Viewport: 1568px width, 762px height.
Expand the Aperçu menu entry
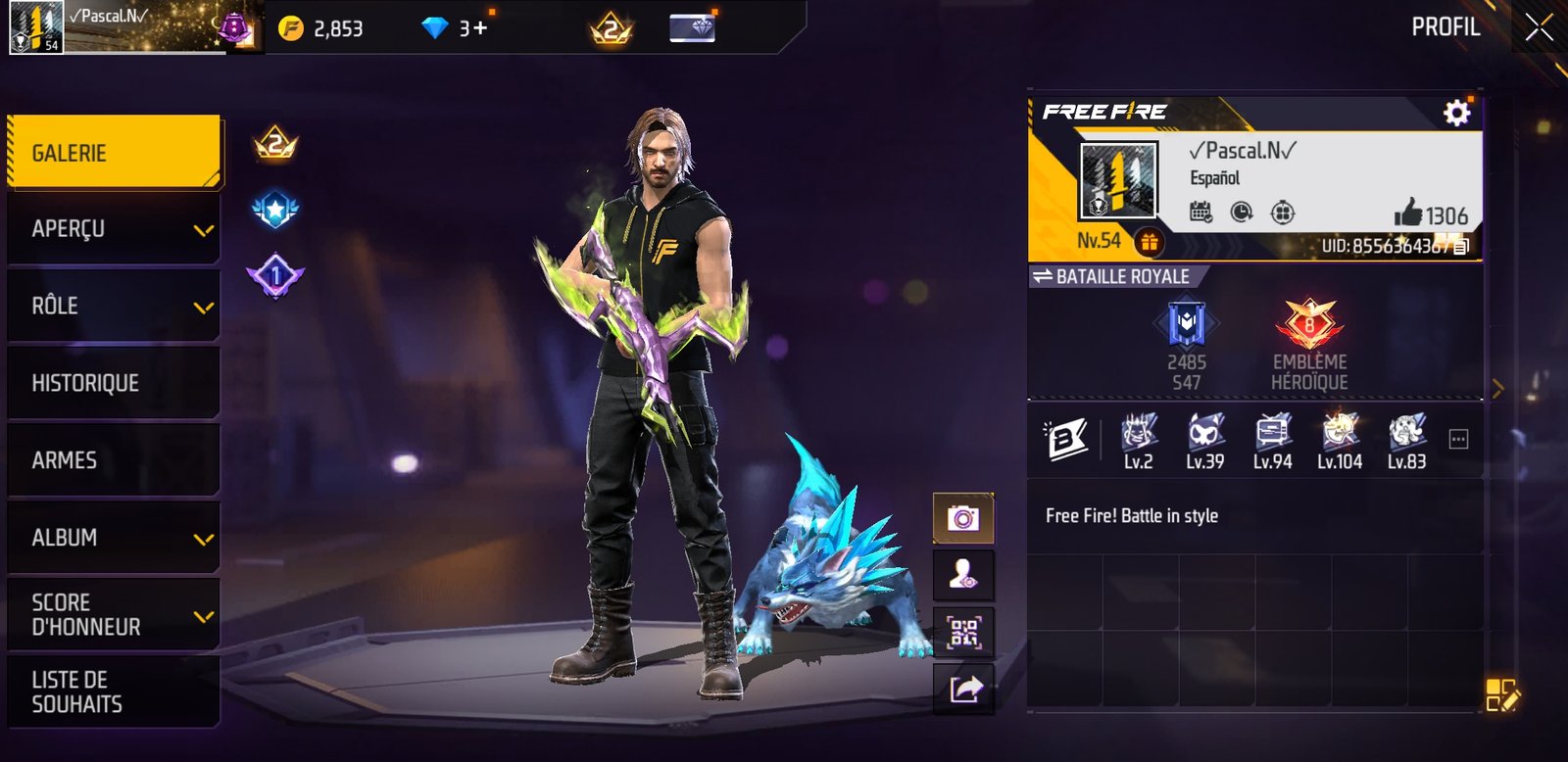(114, 229)
